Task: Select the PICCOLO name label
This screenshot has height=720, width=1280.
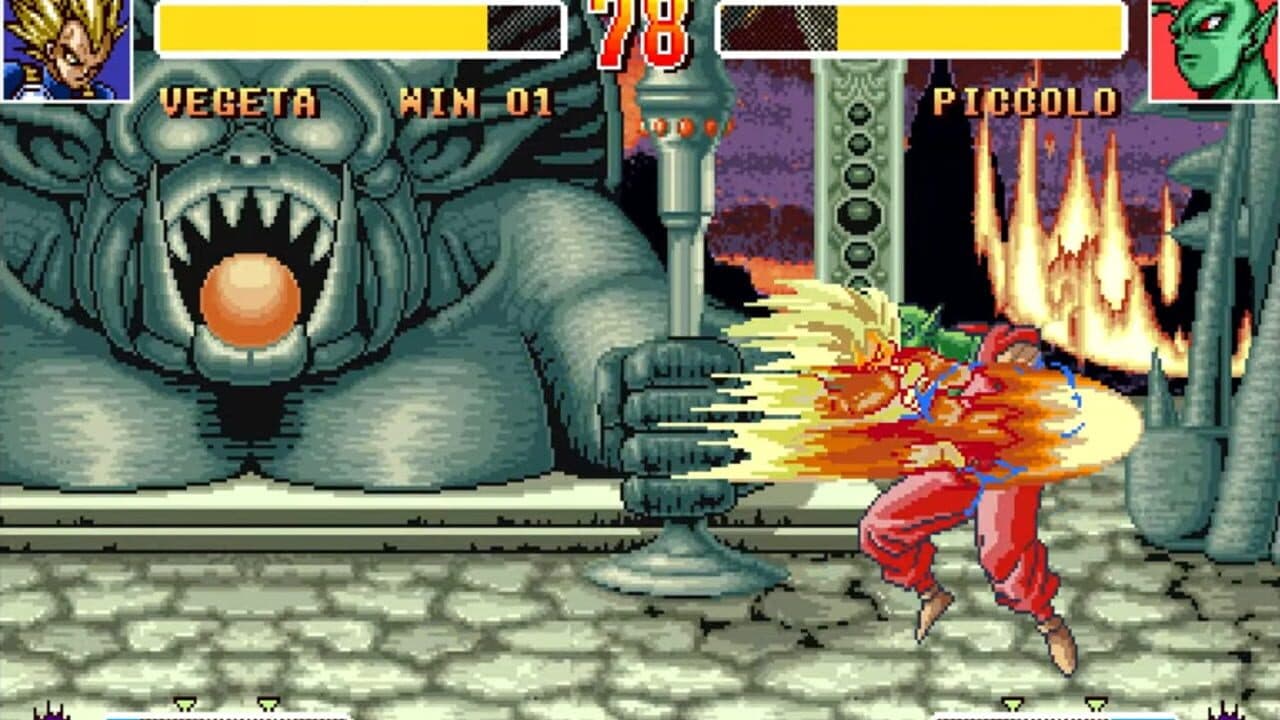Action: pyautogui.click(x=1028, y=97)
